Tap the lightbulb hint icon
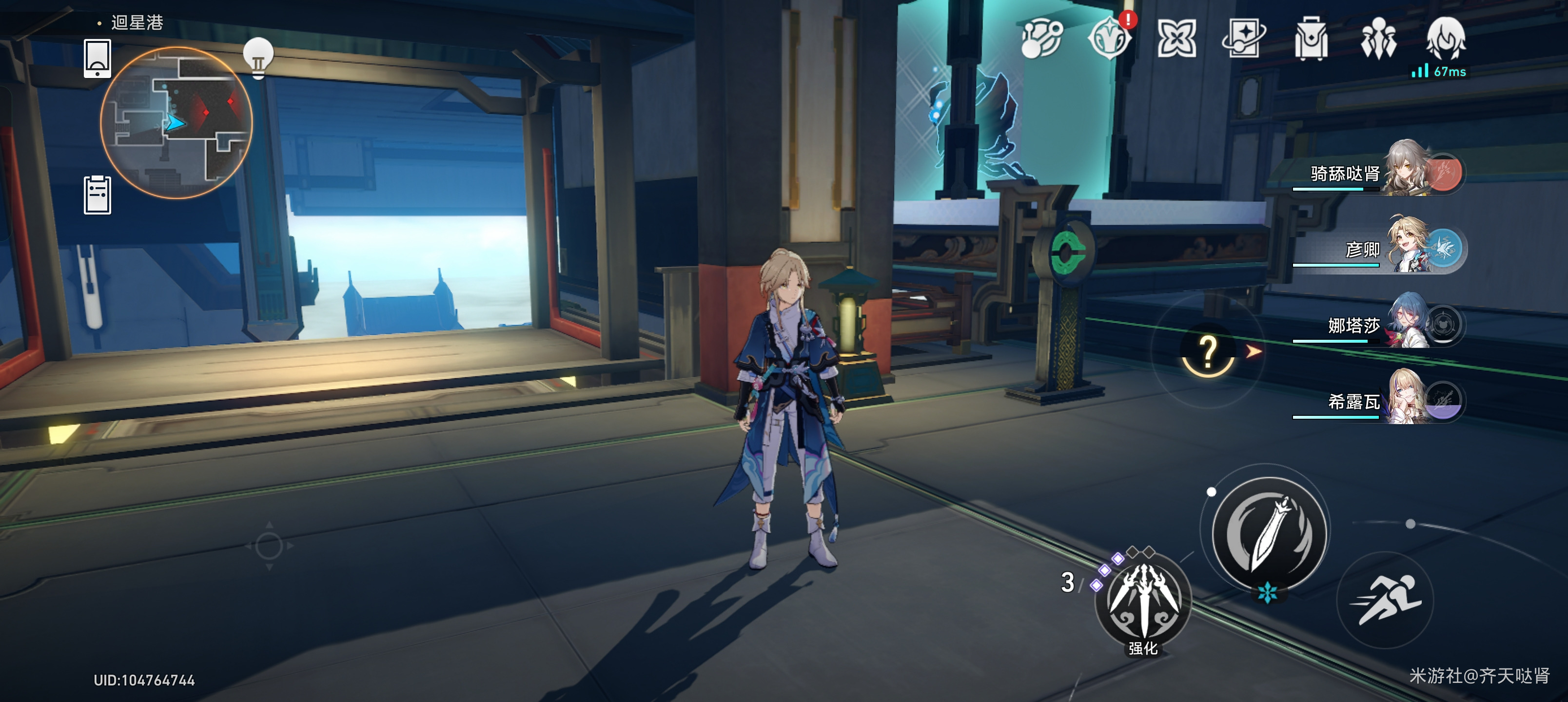The image size is (1568, 702). click(x=258, y=57)
